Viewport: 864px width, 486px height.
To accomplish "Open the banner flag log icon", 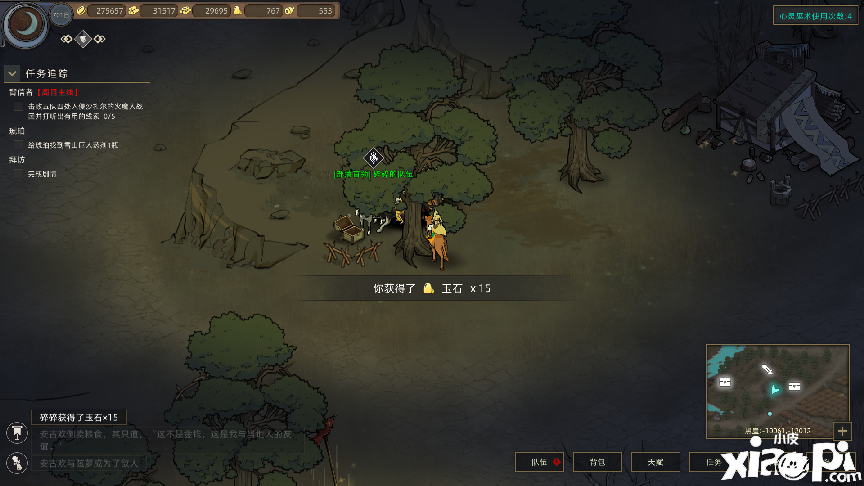I will click(17, 434).
